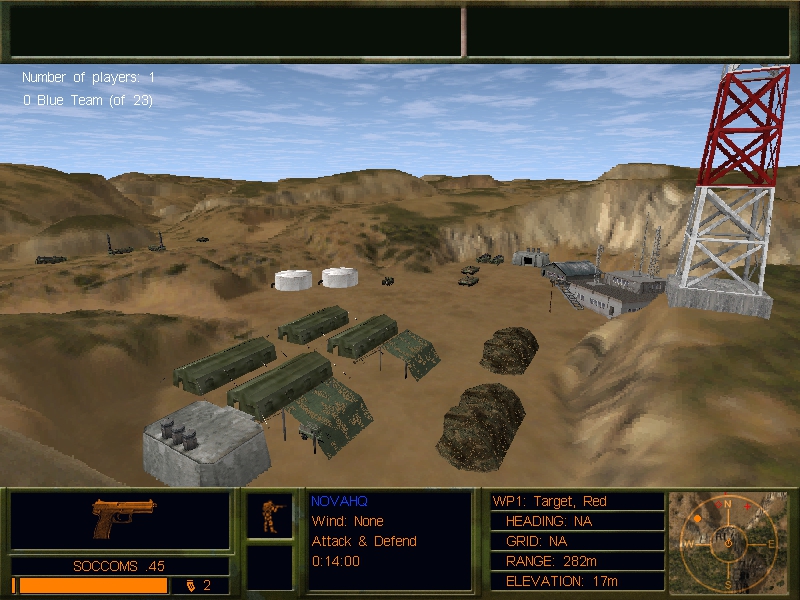Open the compass minimap
The height and width of the screenshot is (600, 800).
click(728, 540)
